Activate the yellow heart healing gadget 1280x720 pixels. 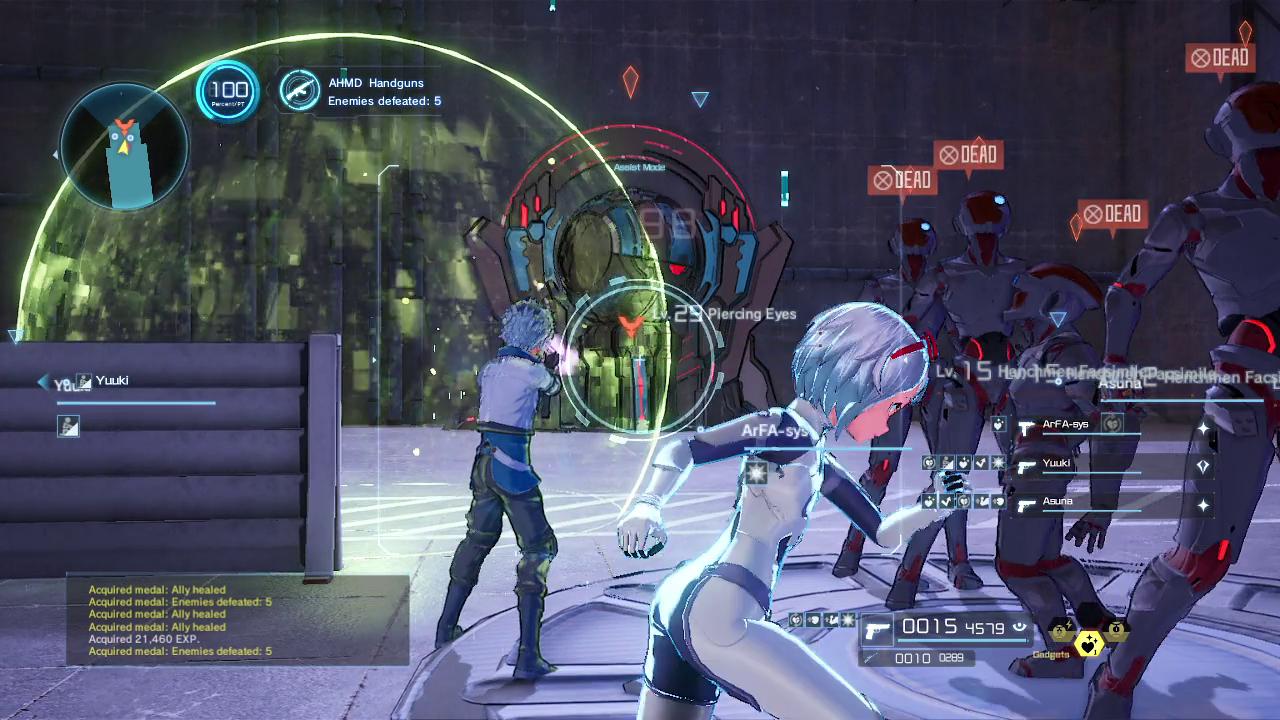point(1088,645)
